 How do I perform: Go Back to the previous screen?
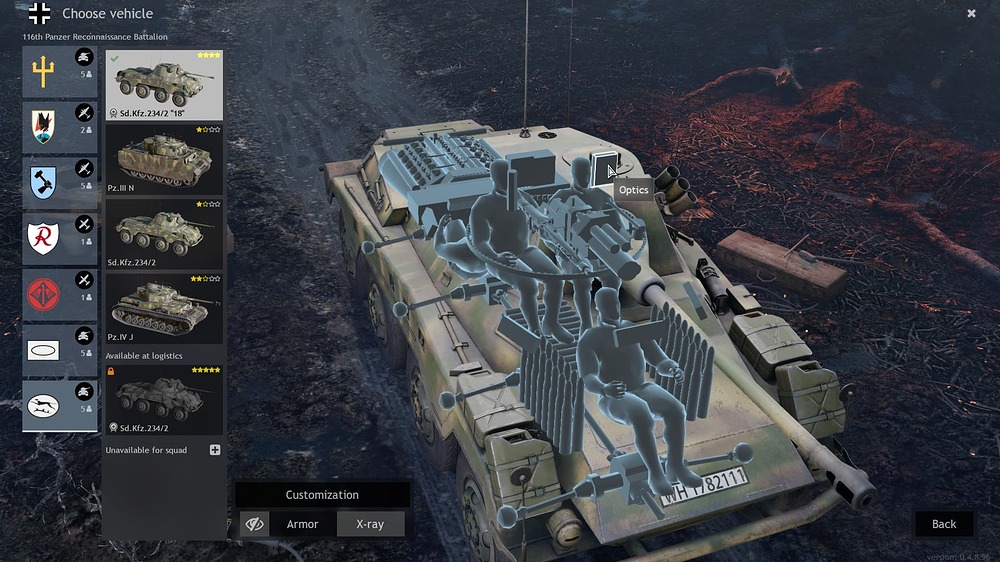point(944,524)
